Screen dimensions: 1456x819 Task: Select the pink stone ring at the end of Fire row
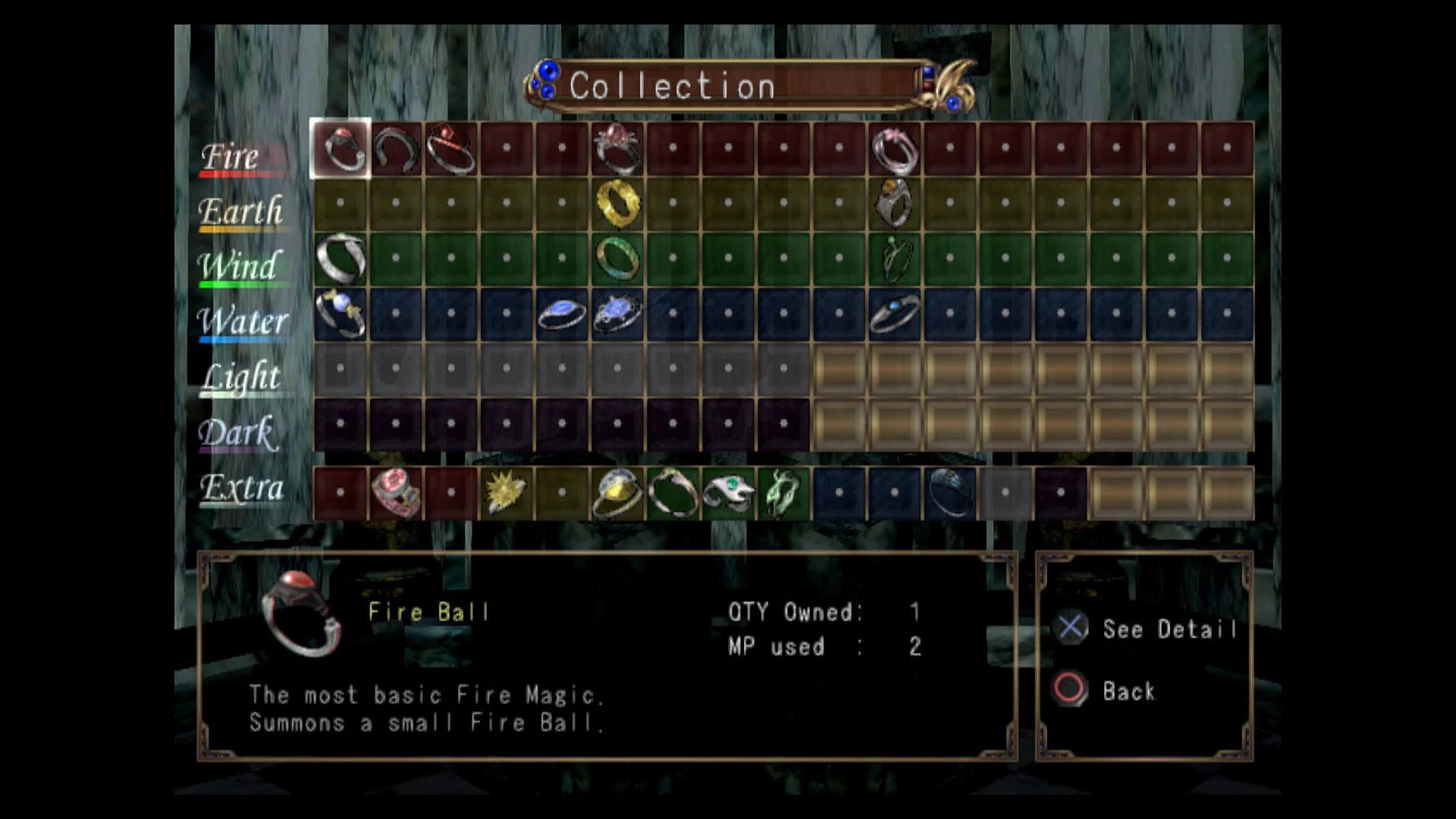895,152
